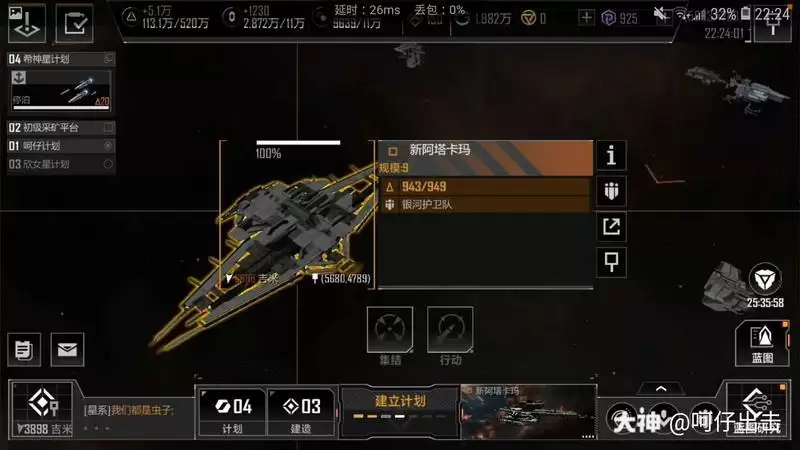Viewport: 800px width, 450px height.
Task: Click the 建立计划 create plan button
Action: [399, 407]
